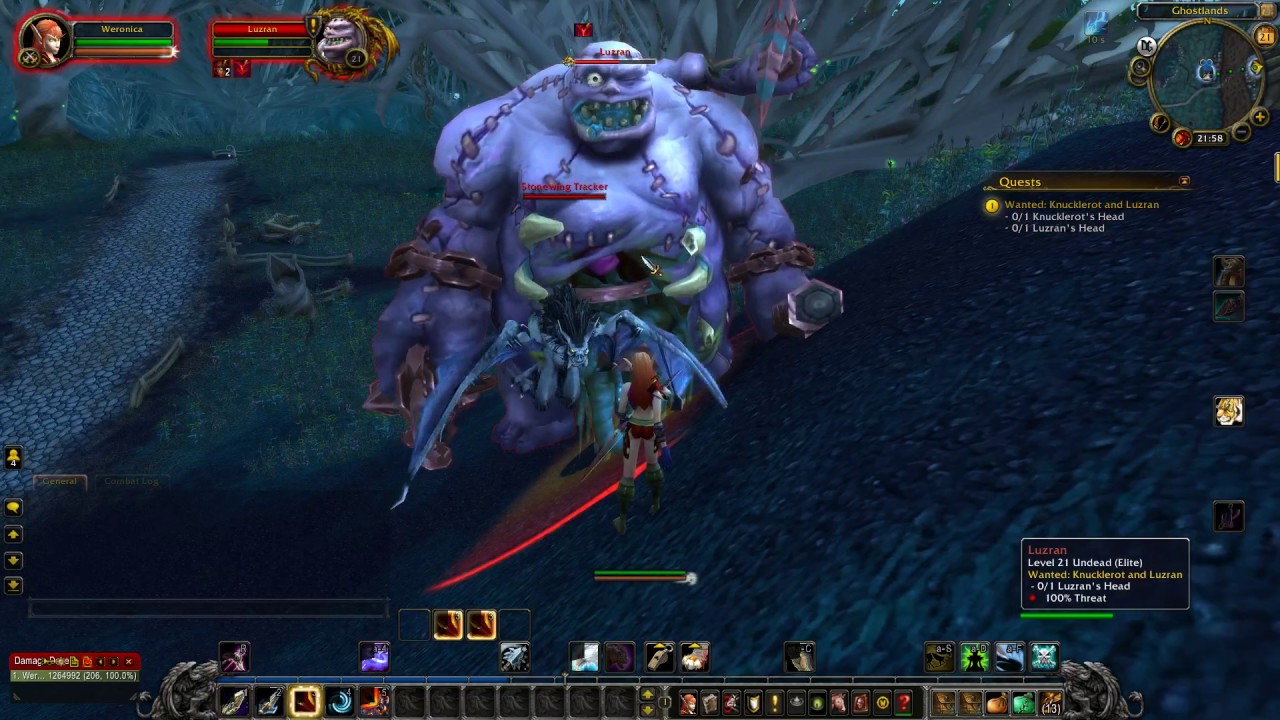Open the social button showing 4 friends
Screen dimensions: 1280x720
tap(13, 457)
